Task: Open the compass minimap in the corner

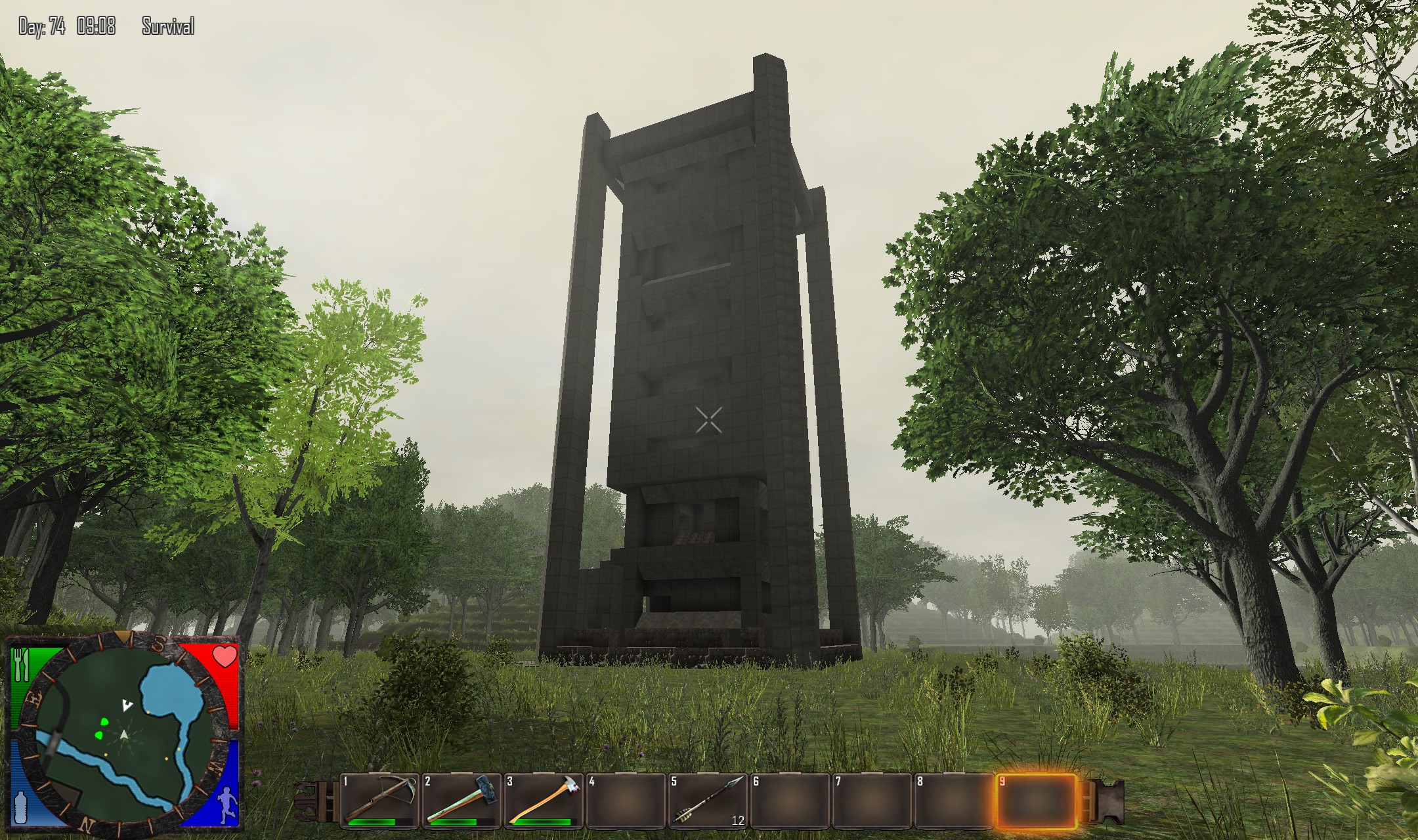Action: 123,732
